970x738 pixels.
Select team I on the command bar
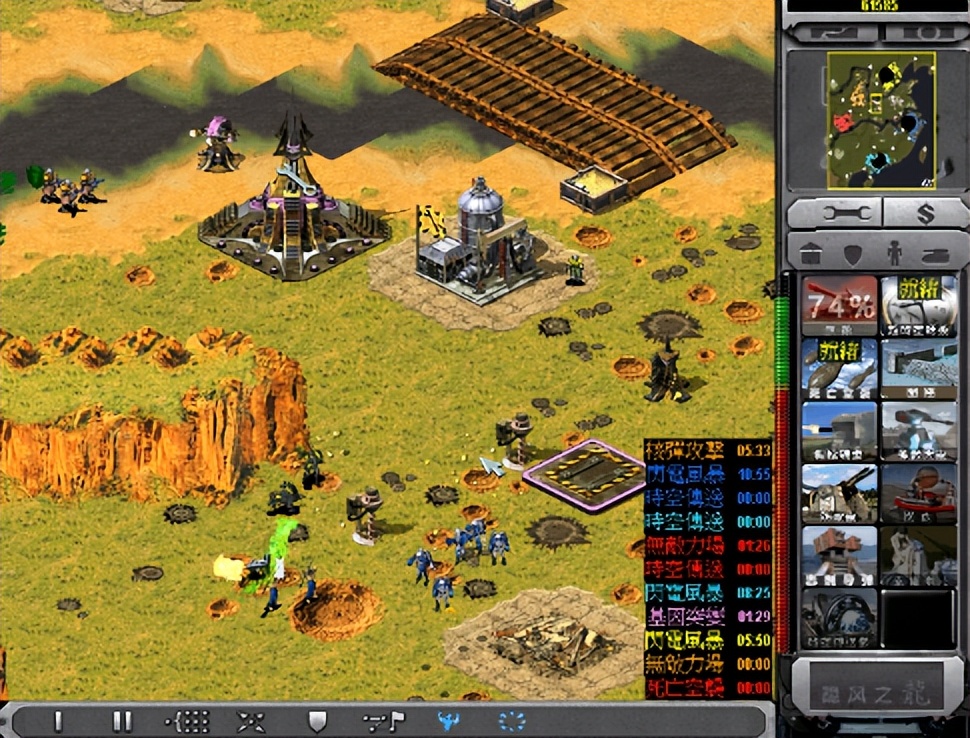pos(58,720)
